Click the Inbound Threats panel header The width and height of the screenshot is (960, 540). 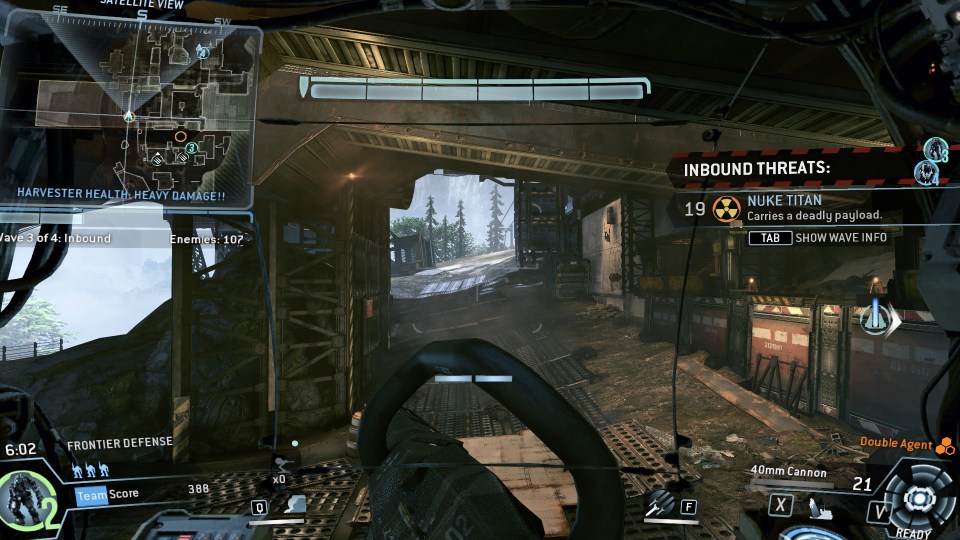(x=757, y=168)
